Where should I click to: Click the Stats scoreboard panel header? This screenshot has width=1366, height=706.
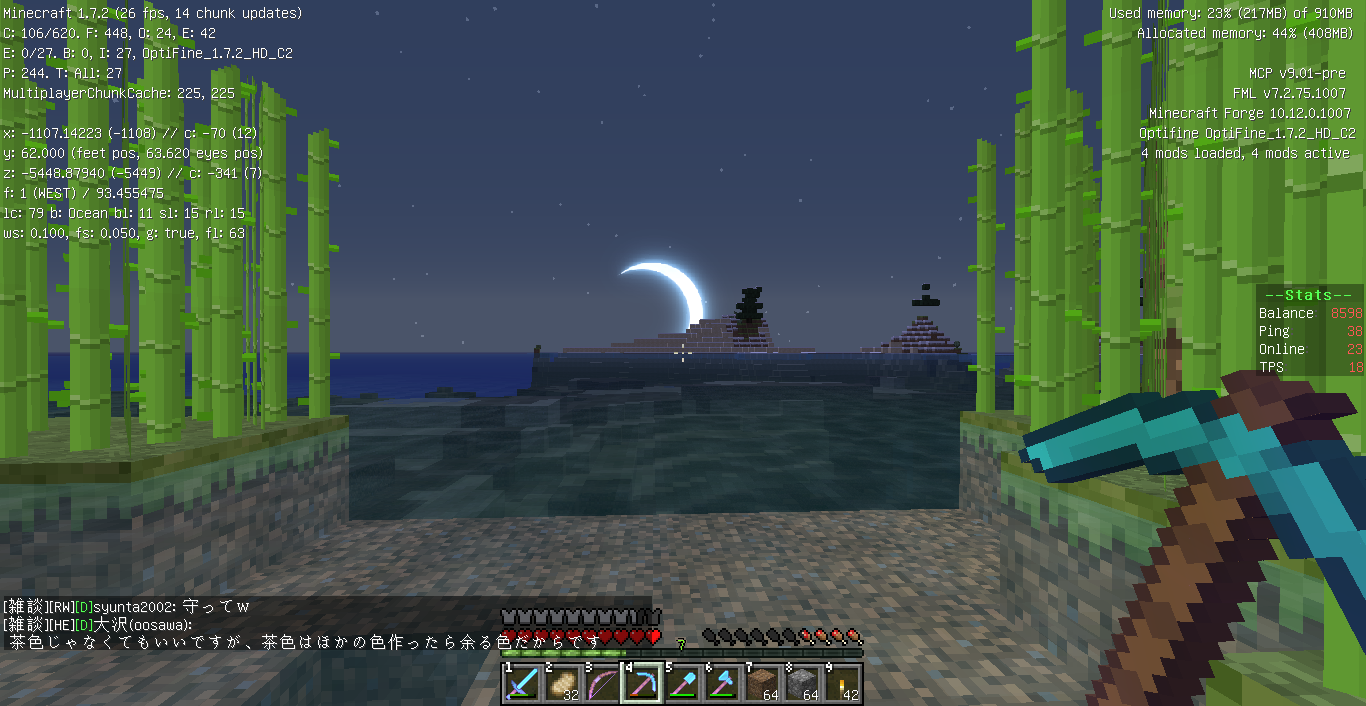(x=1309, y=295)
